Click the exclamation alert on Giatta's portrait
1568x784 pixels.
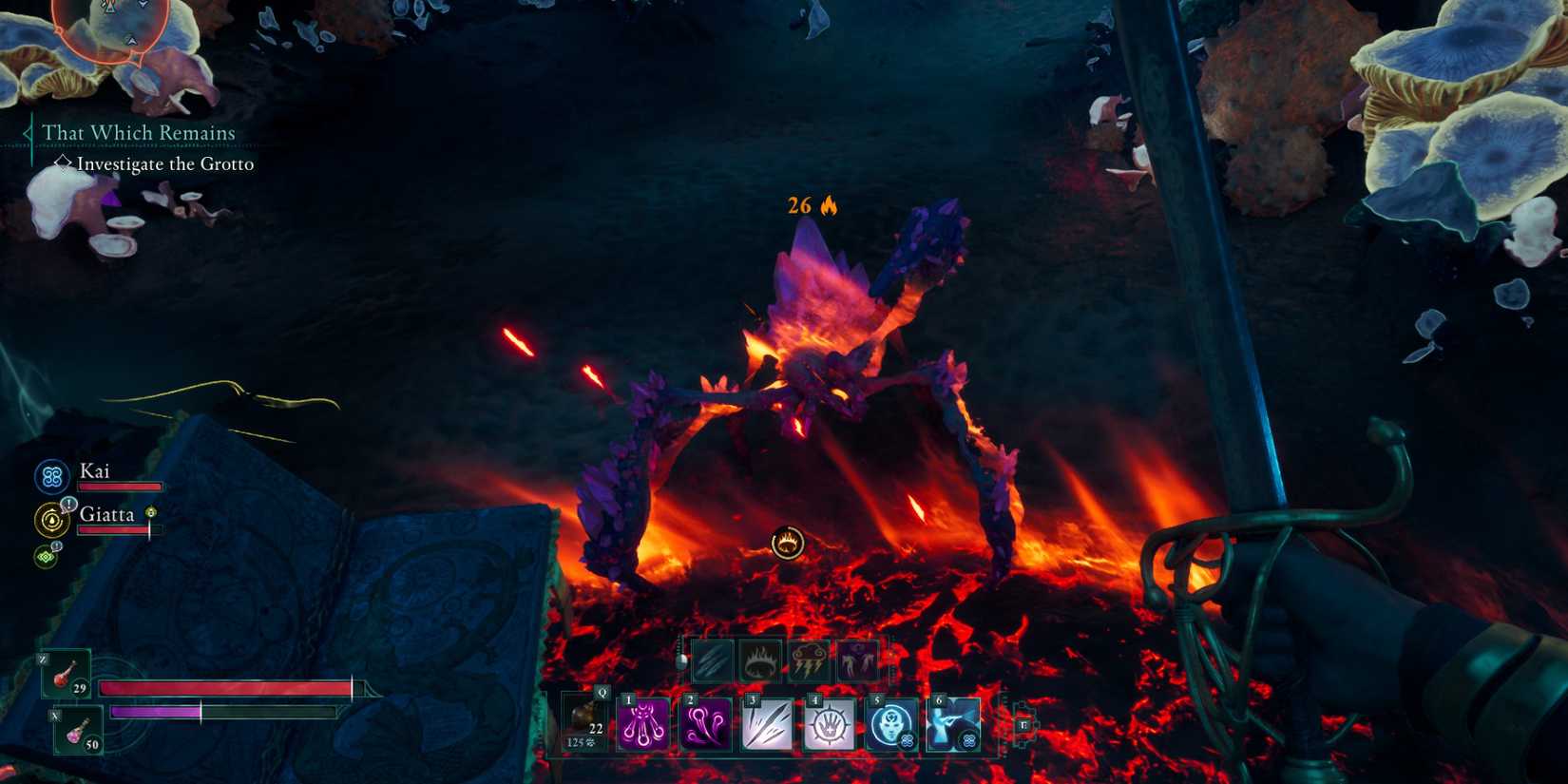[x=69, y=504]
